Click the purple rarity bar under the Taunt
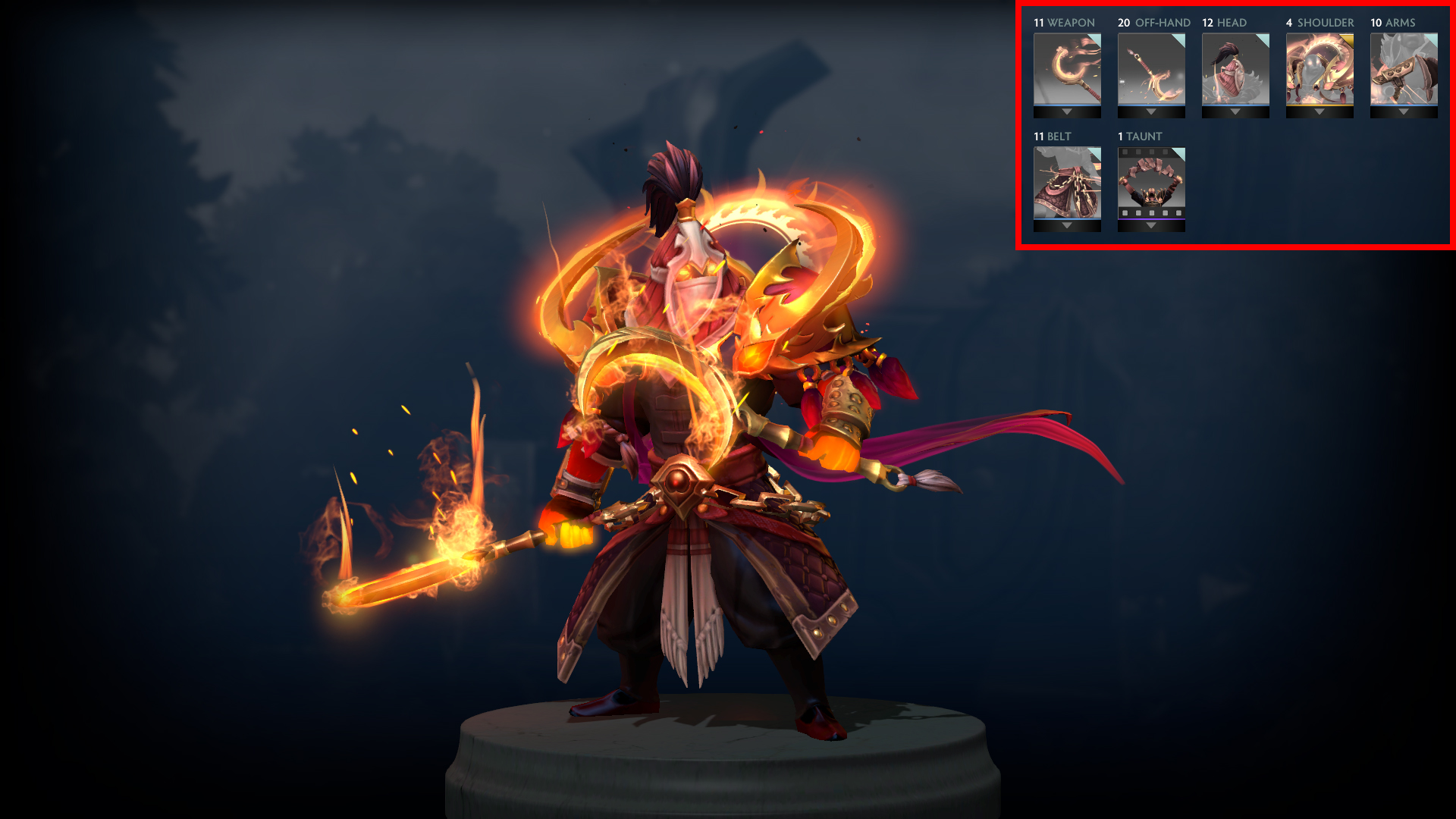Image resolution: width=1456 pixels, height=819 pixels. click(1151, 218)
